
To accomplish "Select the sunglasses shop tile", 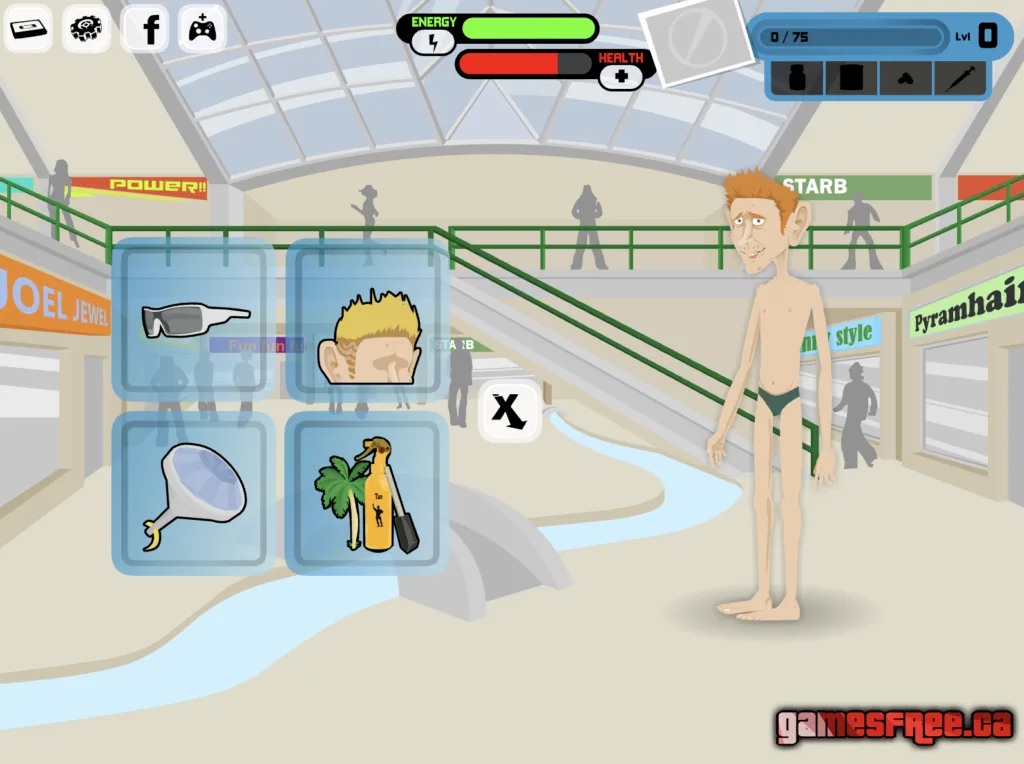I will (x=193, y=320).
